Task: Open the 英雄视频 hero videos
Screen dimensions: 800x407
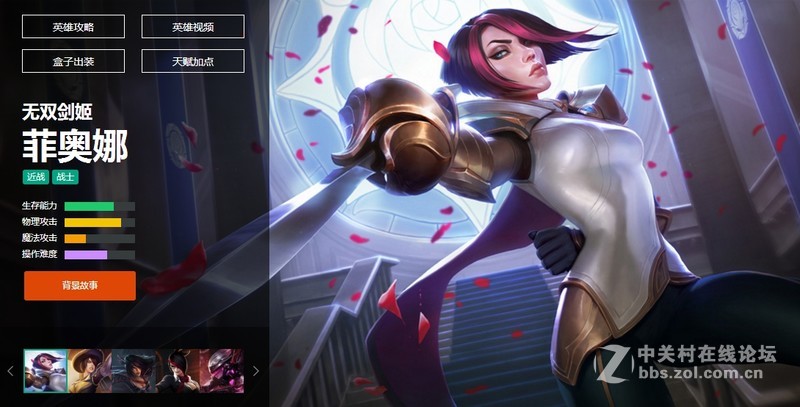Action: (x=193, y=27)
